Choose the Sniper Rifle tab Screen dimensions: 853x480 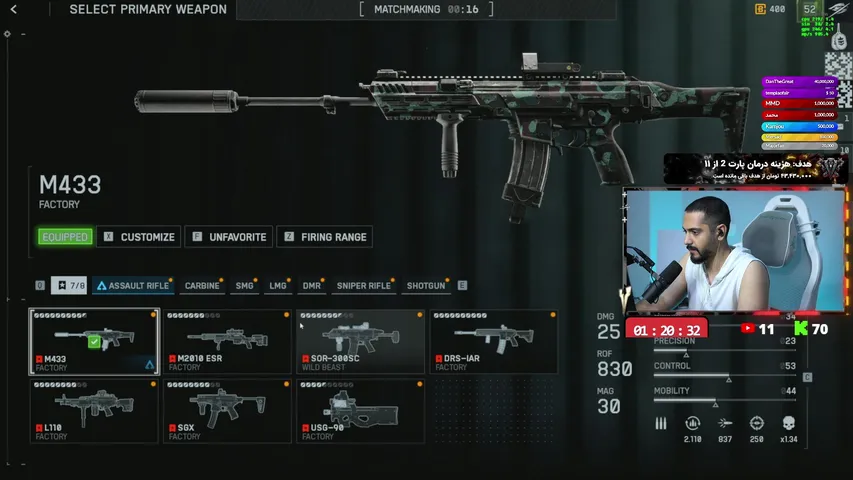[363, 286]
